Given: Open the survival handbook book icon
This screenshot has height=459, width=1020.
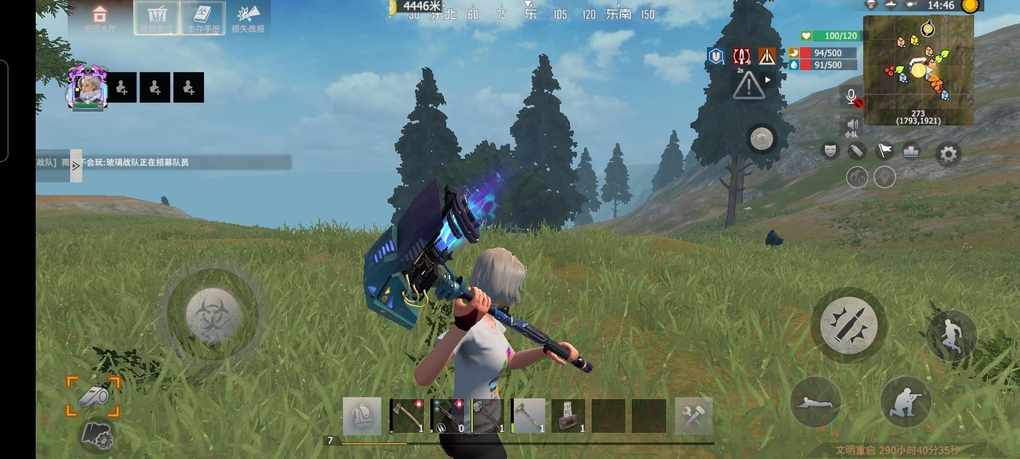Looking at the screenshot, I should click(200, 17).
